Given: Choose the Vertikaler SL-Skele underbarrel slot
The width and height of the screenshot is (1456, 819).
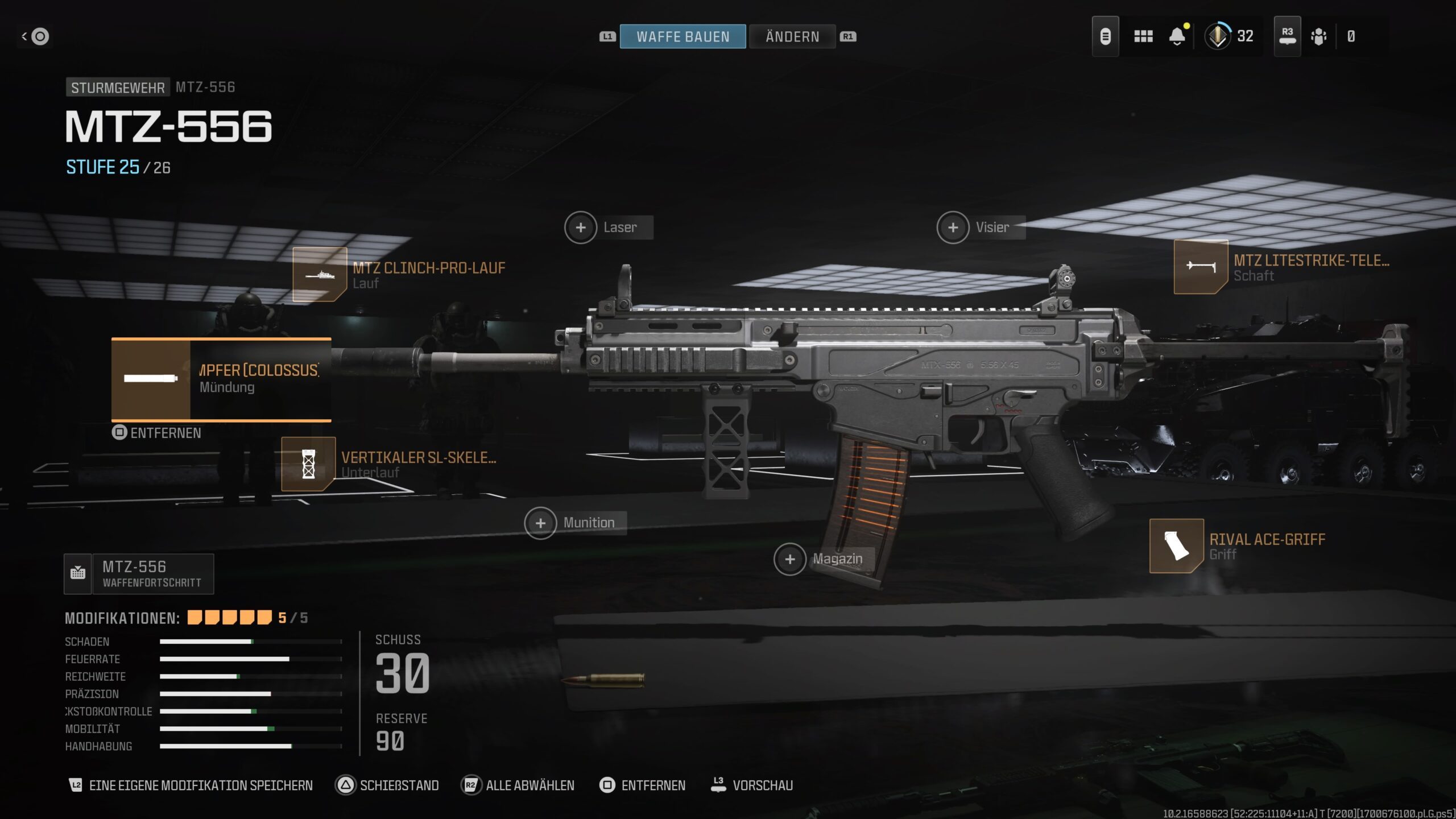Looking at the screenshot, I should click(x=308, y=464).
